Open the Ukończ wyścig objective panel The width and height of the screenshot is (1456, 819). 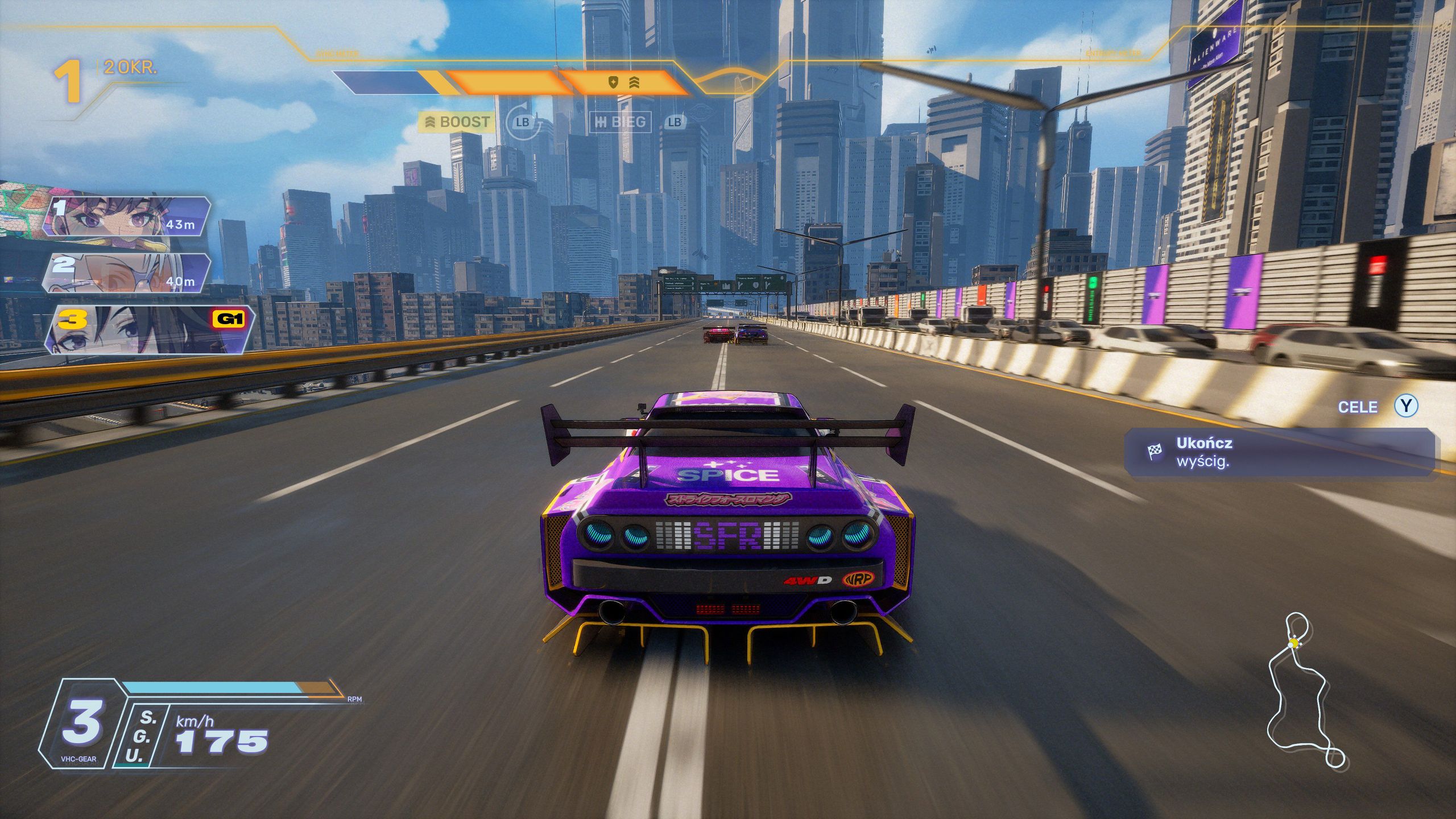(x=1281, y=452)
